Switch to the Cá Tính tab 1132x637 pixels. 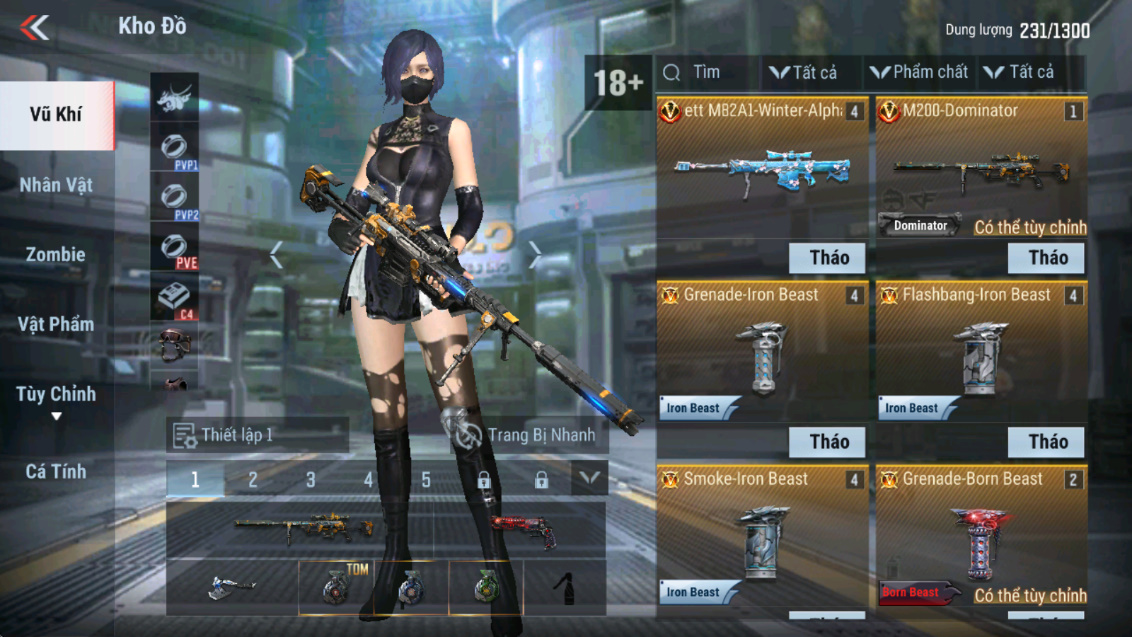[x=56, y=471]
